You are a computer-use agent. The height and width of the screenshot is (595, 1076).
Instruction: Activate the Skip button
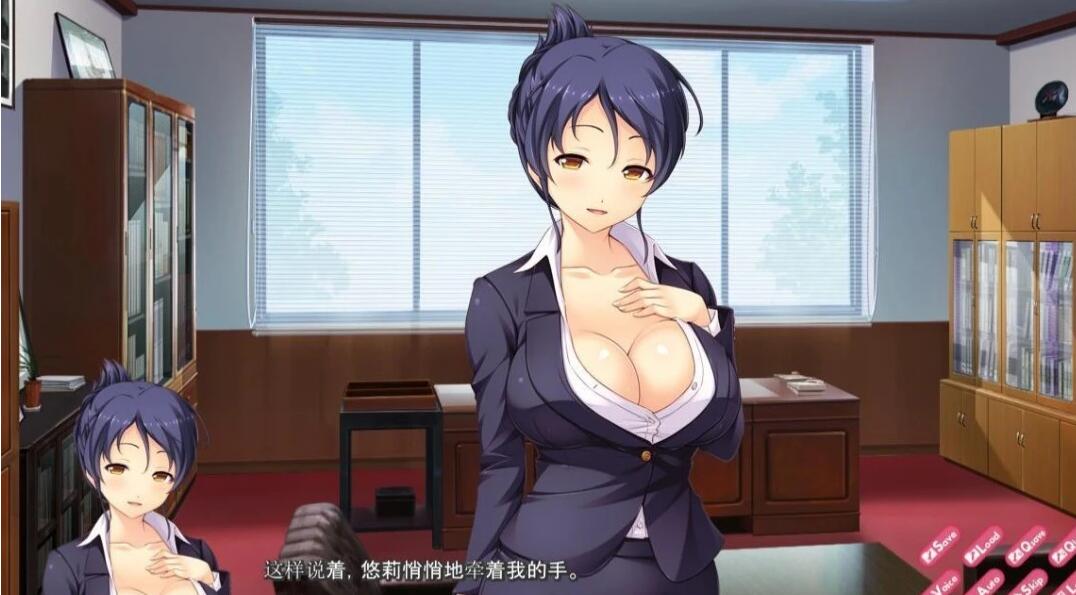point(1033,582)
